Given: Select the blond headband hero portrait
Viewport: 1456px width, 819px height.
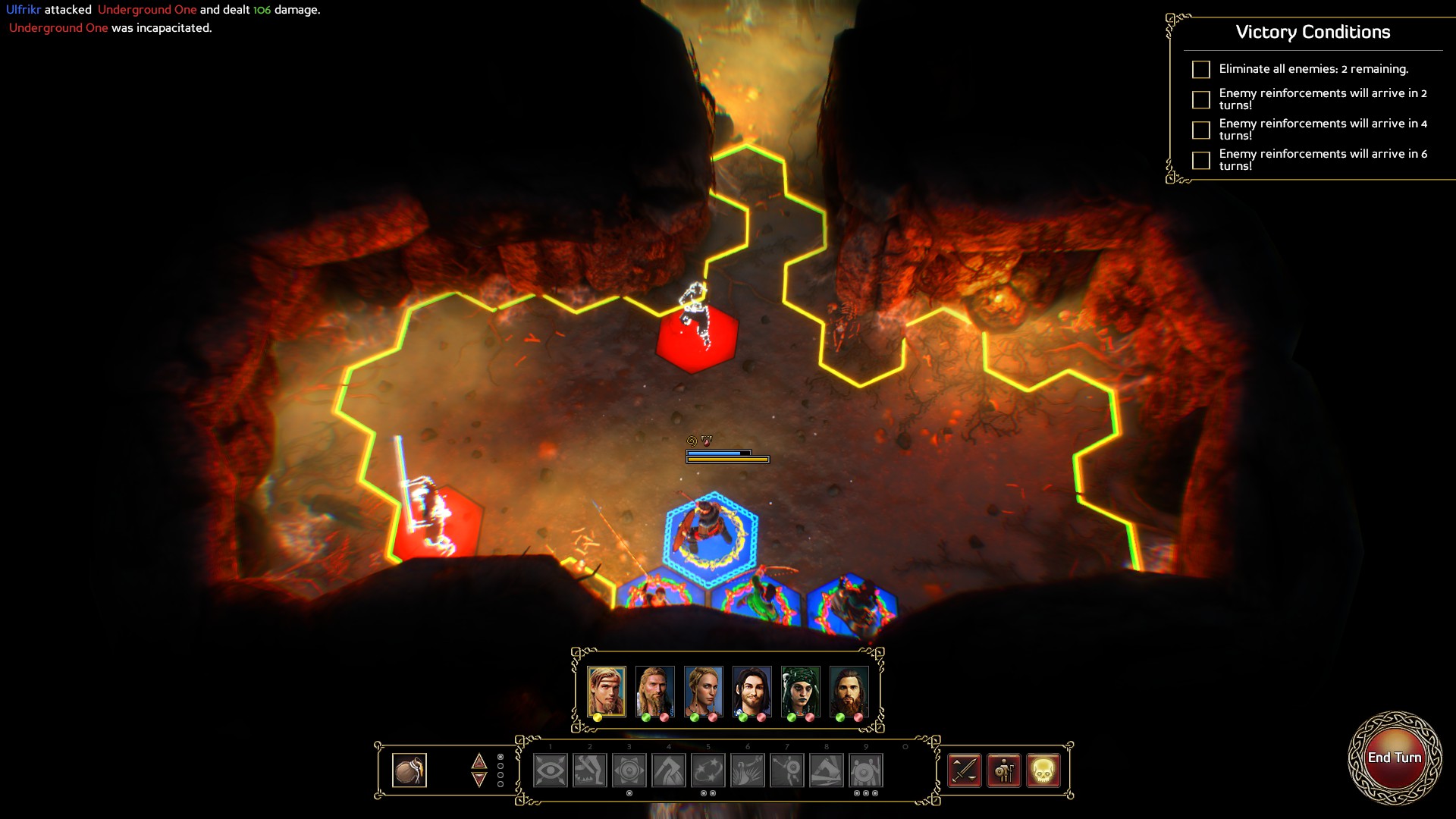Looking at the screenshot, I should click(x=606, y=691).
